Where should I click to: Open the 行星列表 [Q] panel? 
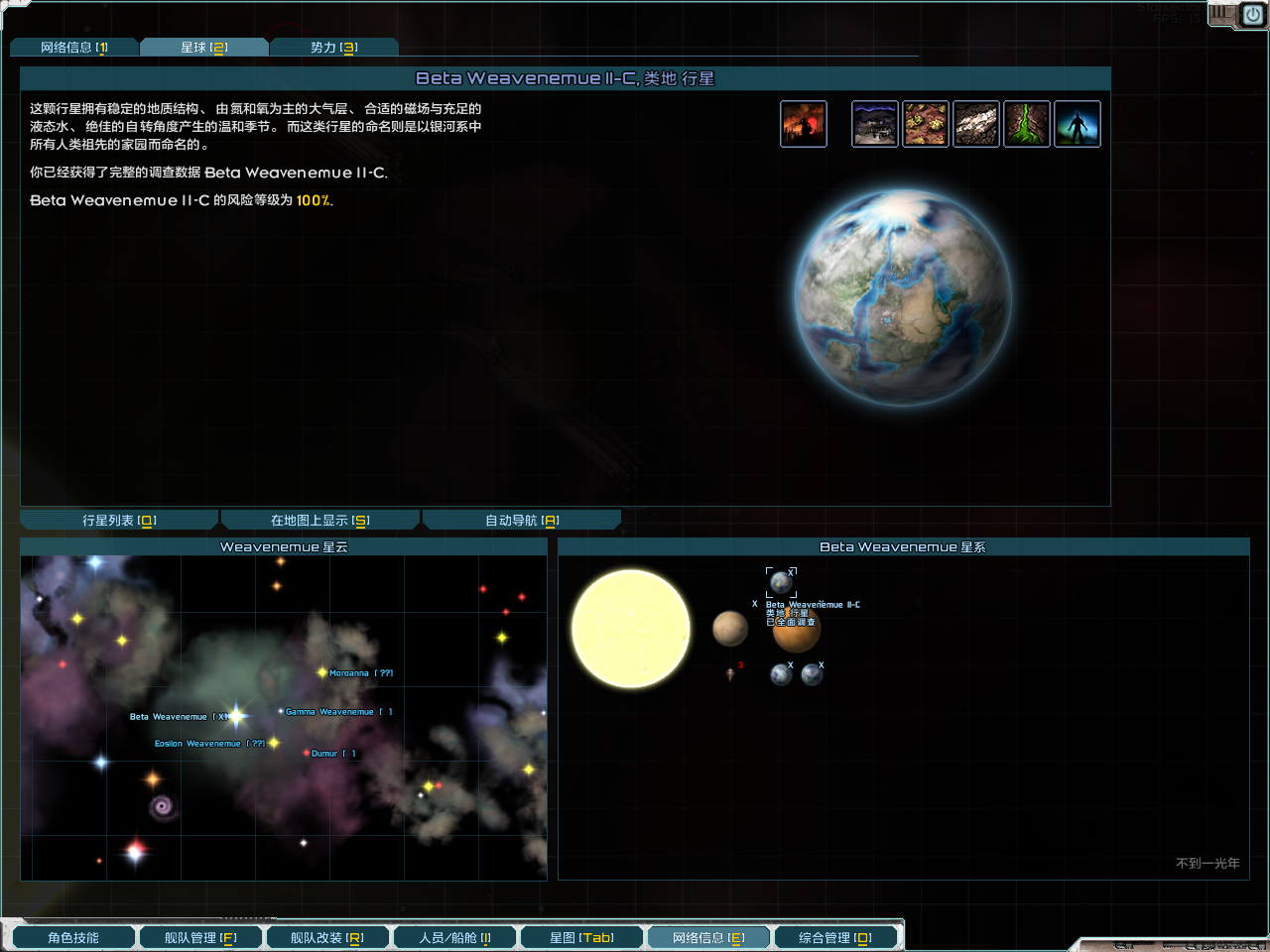(x=118, y=519)
